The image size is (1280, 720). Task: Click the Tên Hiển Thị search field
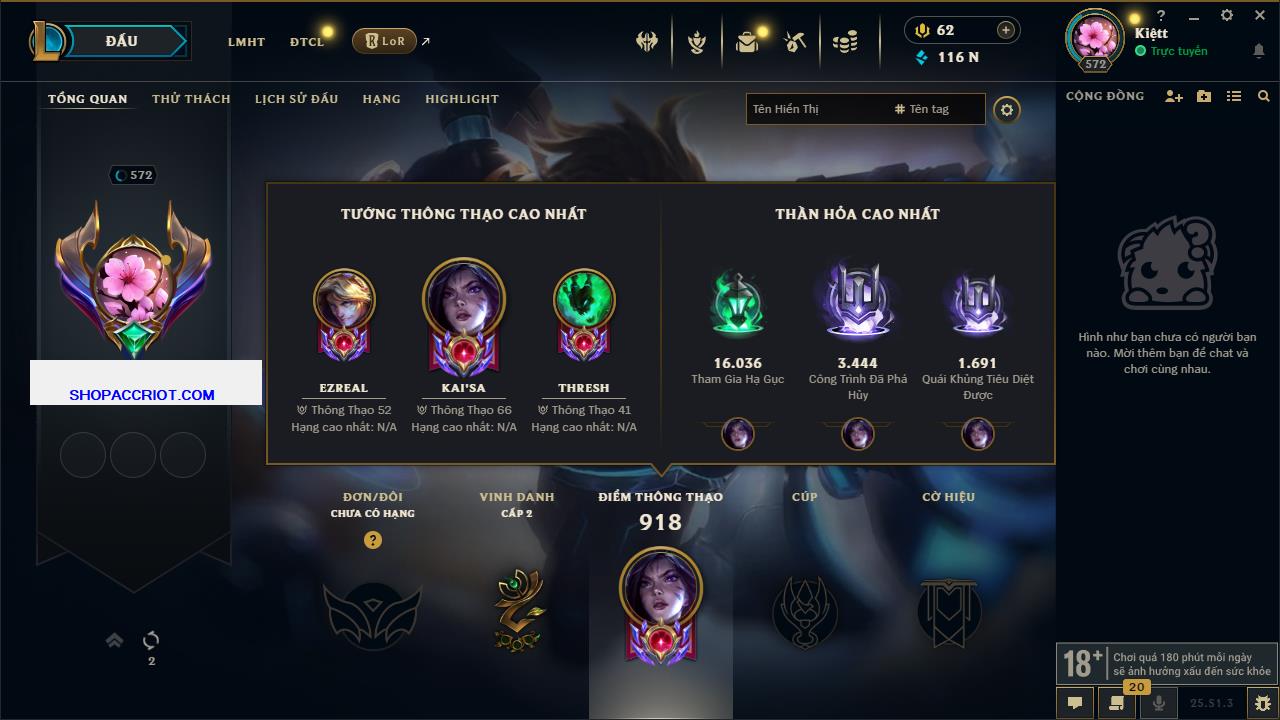[x=815, y=109]
